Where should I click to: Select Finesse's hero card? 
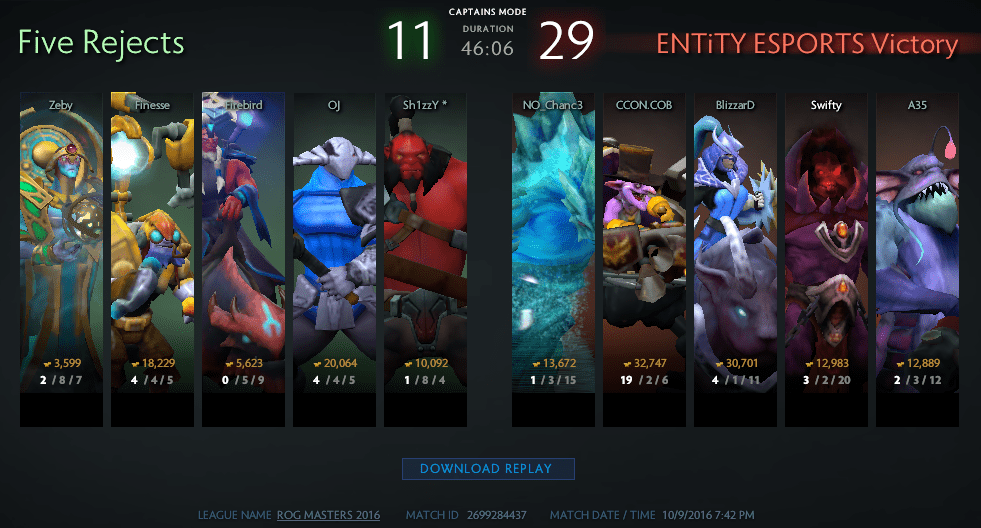tap(152, 240)
